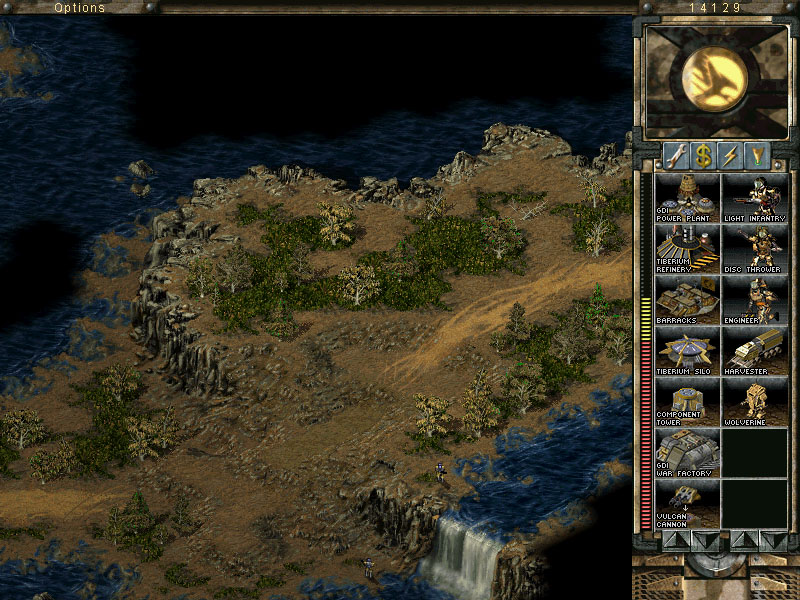The image size is (800, 600).
Task: Toggle the dollar-sign sell mode
Action: [x=703, y=156]
